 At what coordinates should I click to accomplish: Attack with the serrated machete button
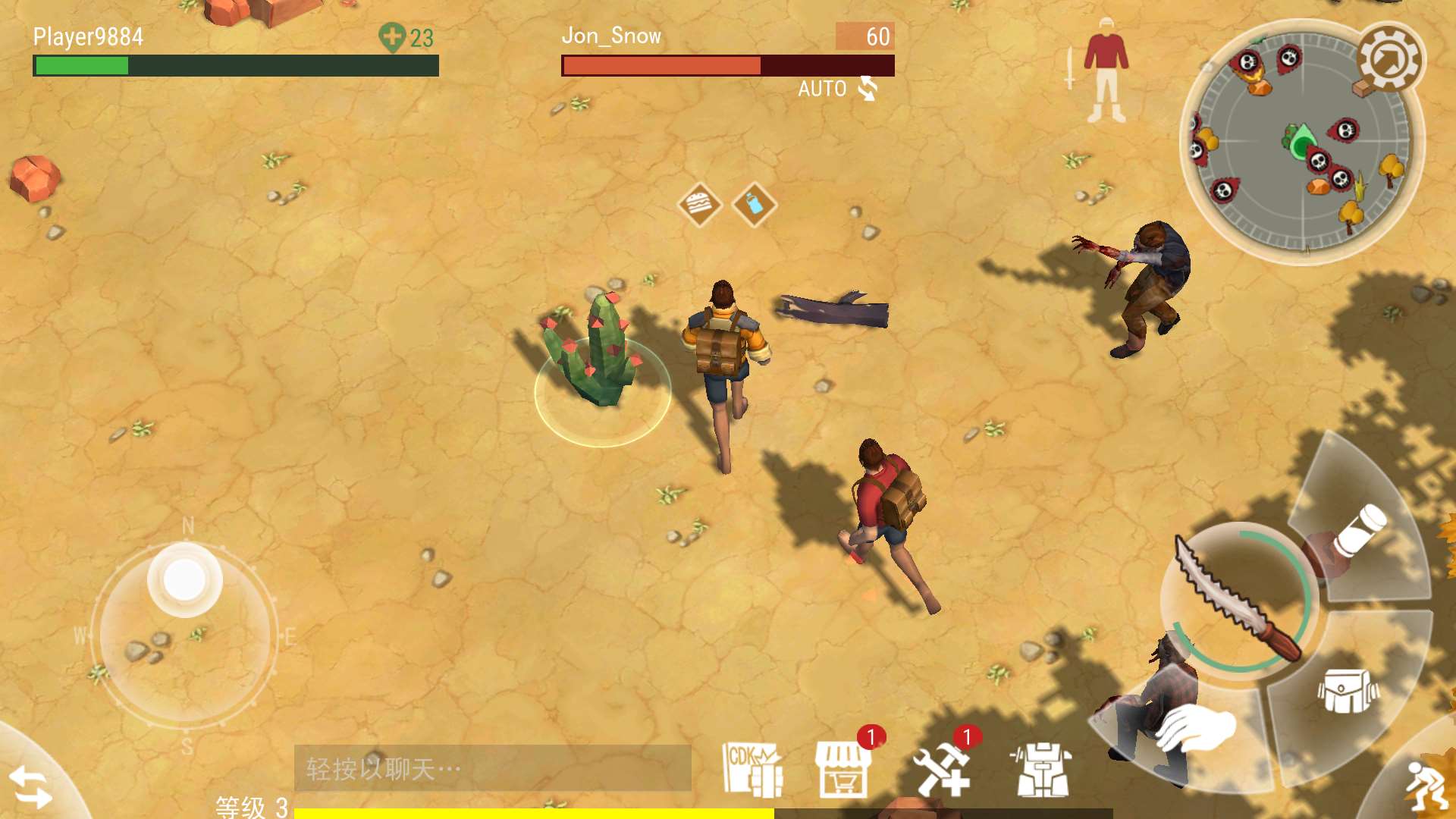point(1238,599)
